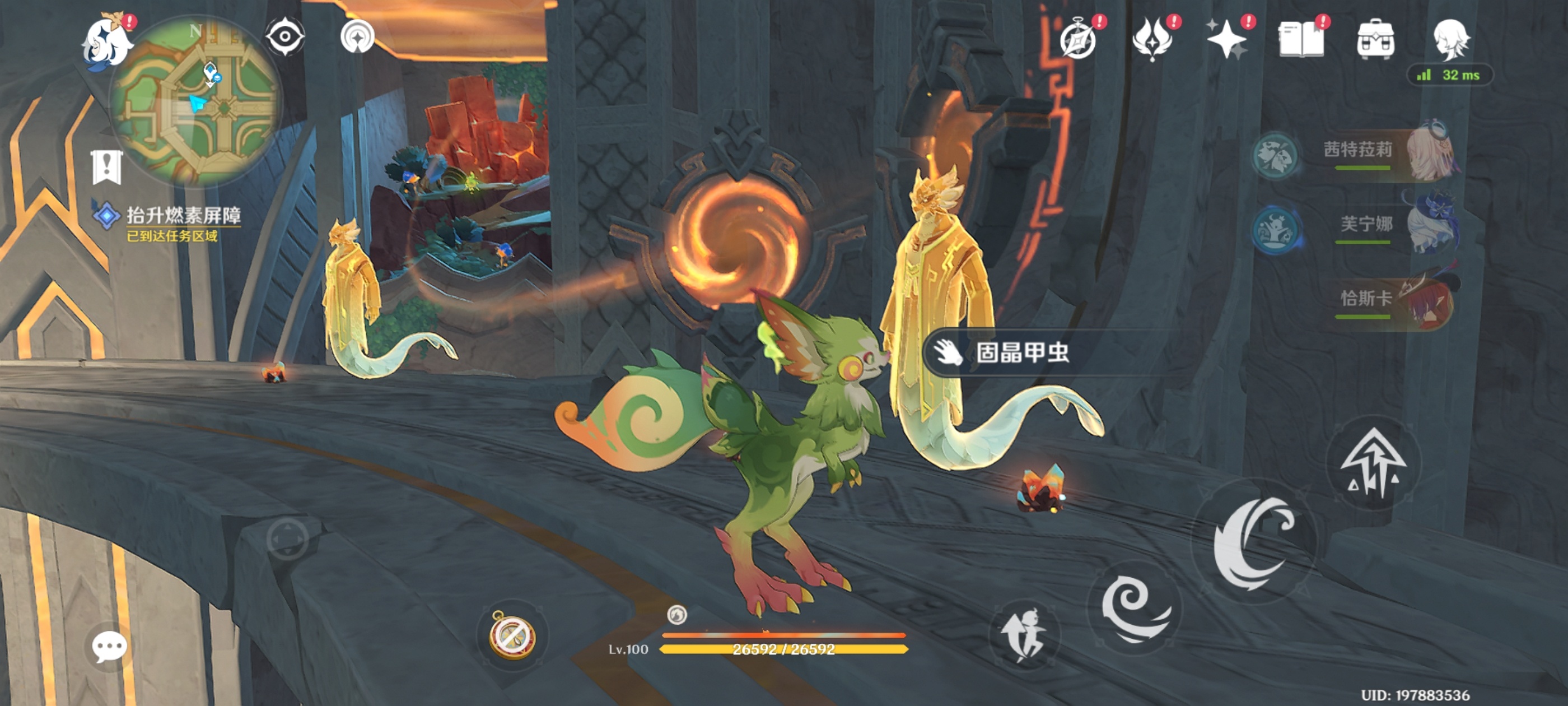The width and height of the screenshot is (1568, 706).
Task: Toggle the elemental sight eye icon
Action: tap(285, 36)
